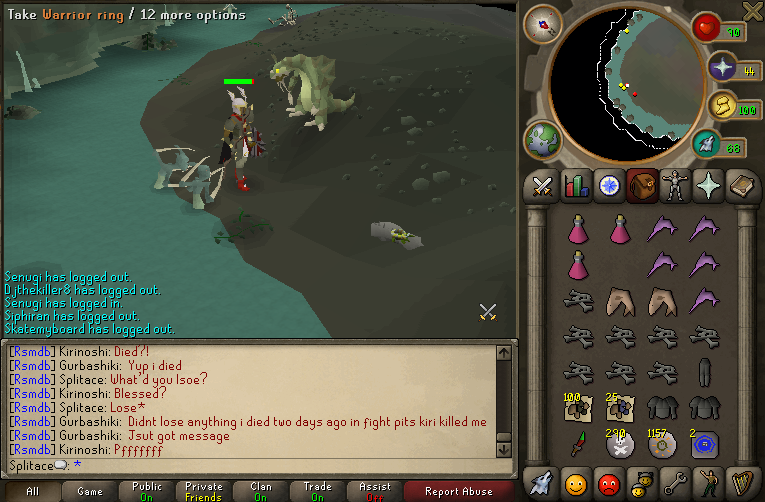The image size is (765, 502).
Task: Open the world map globe
Action: coord(544,140)
